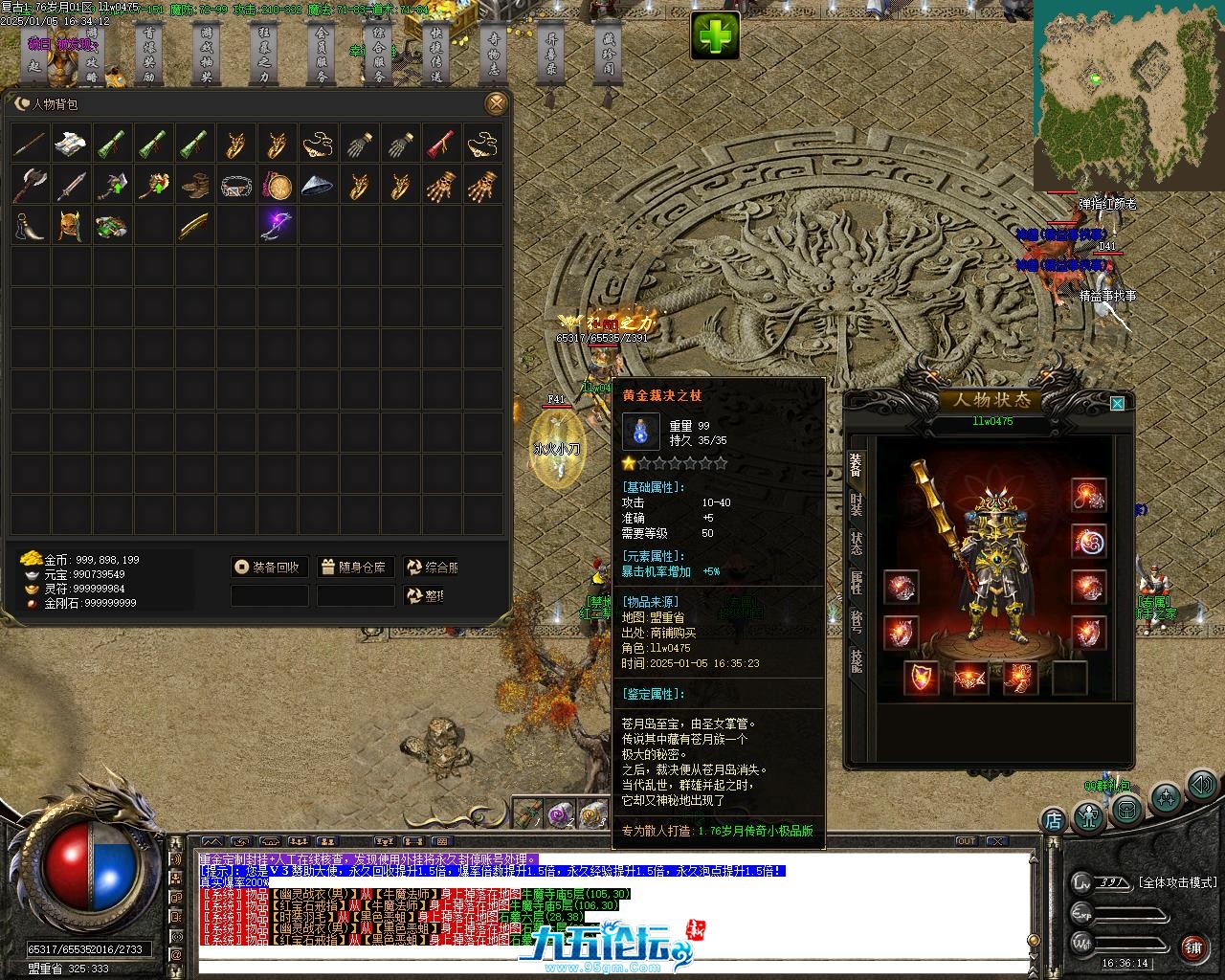The height and width of the screenshot is (980, 1225).
Task: Switch to the 时装 fashion tab
Action: coord(857,504)
